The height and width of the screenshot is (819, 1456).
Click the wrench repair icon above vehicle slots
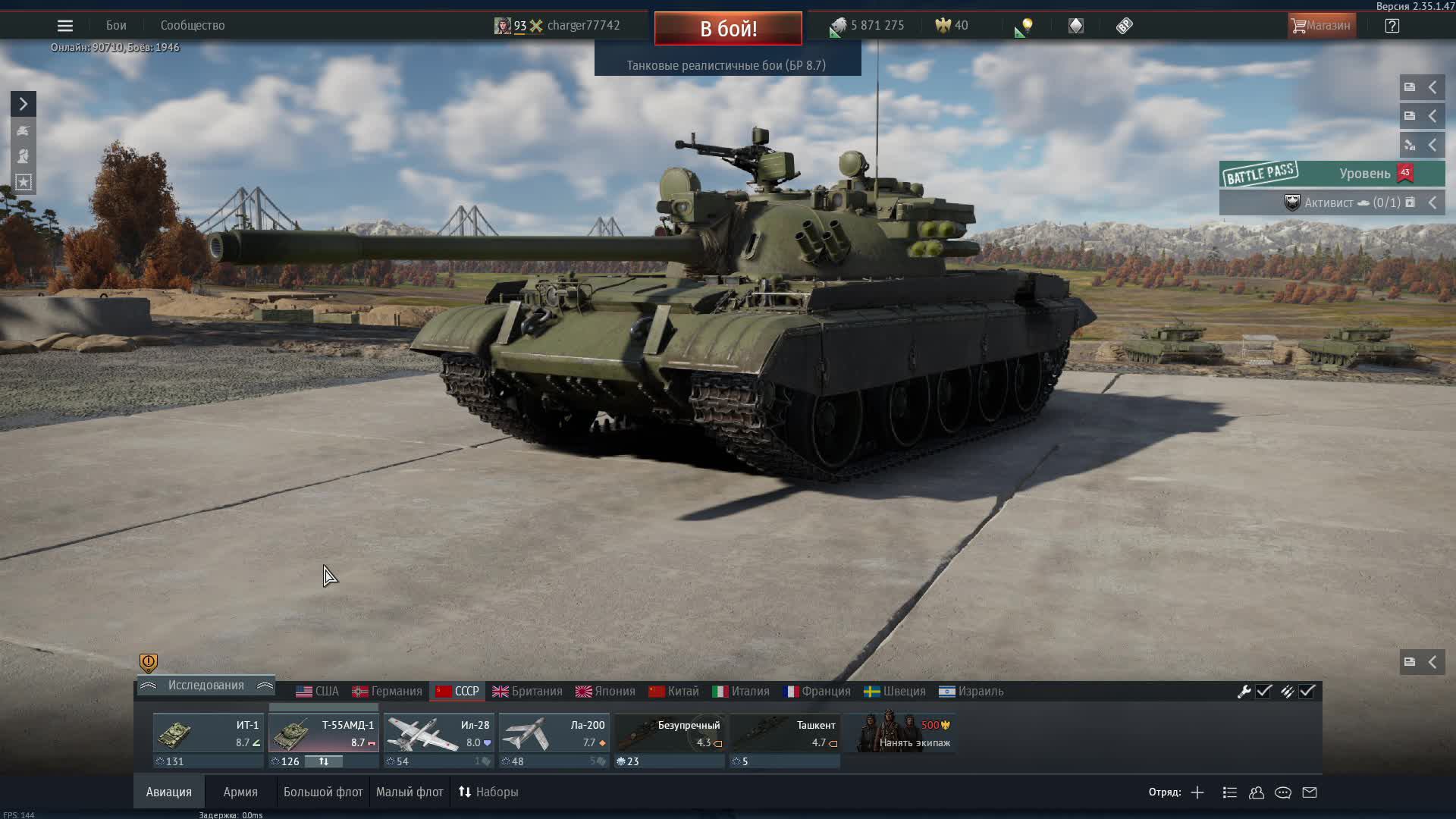click(x=1246, y=692)
